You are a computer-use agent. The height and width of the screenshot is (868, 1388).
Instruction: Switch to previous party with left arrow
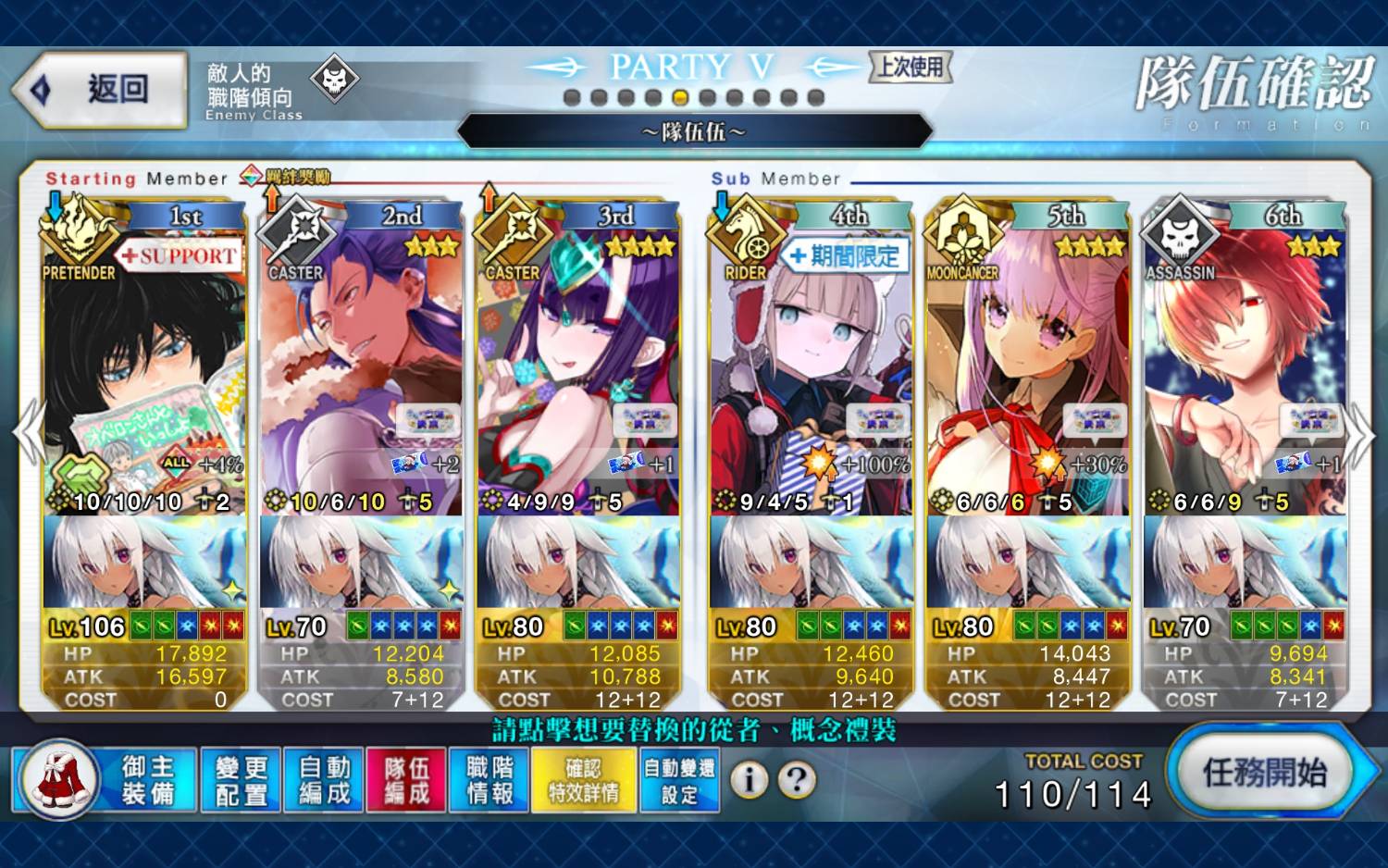click(30, 433)
